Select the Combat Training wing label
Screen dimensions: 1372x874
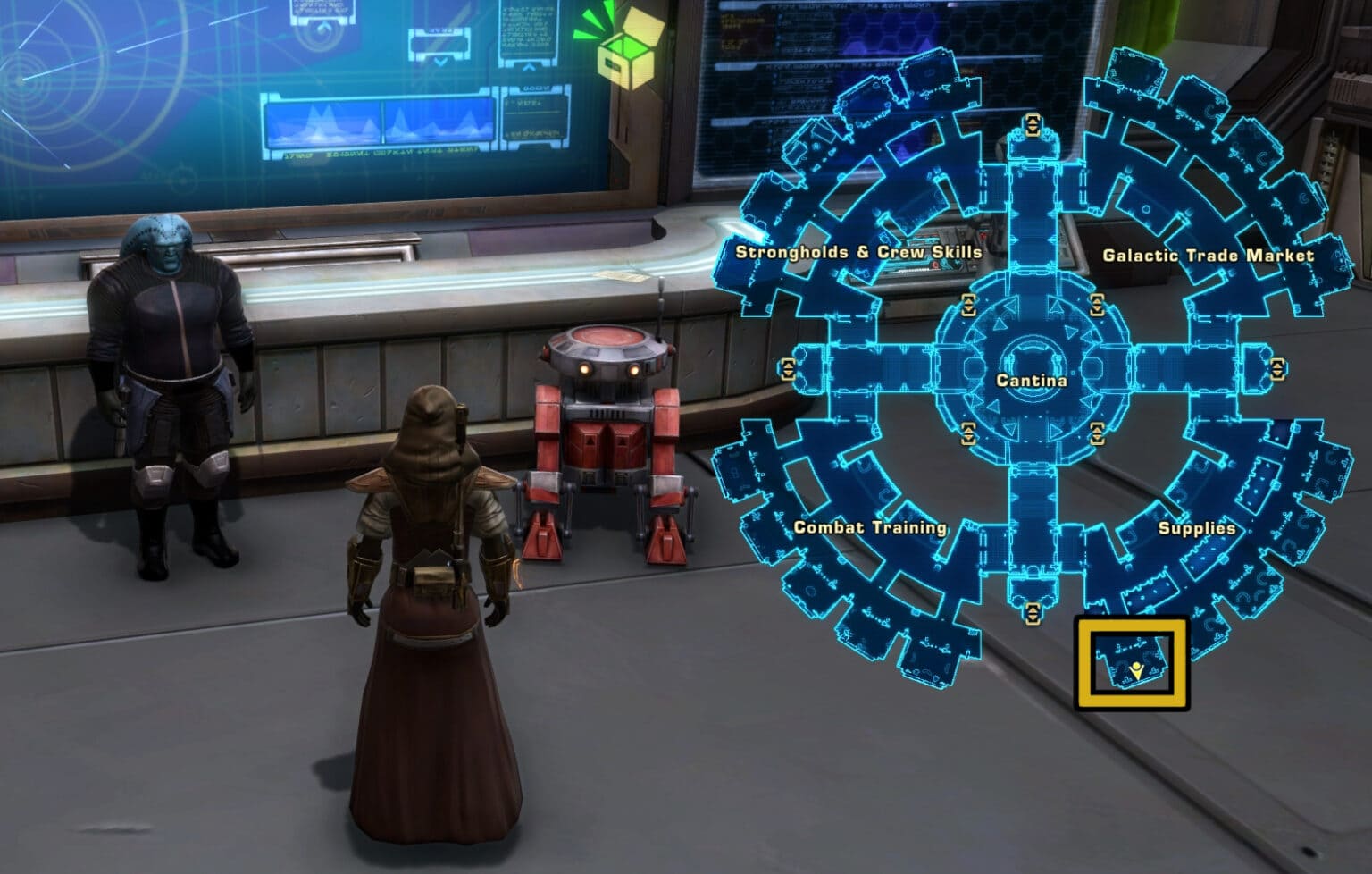[871, 528]
